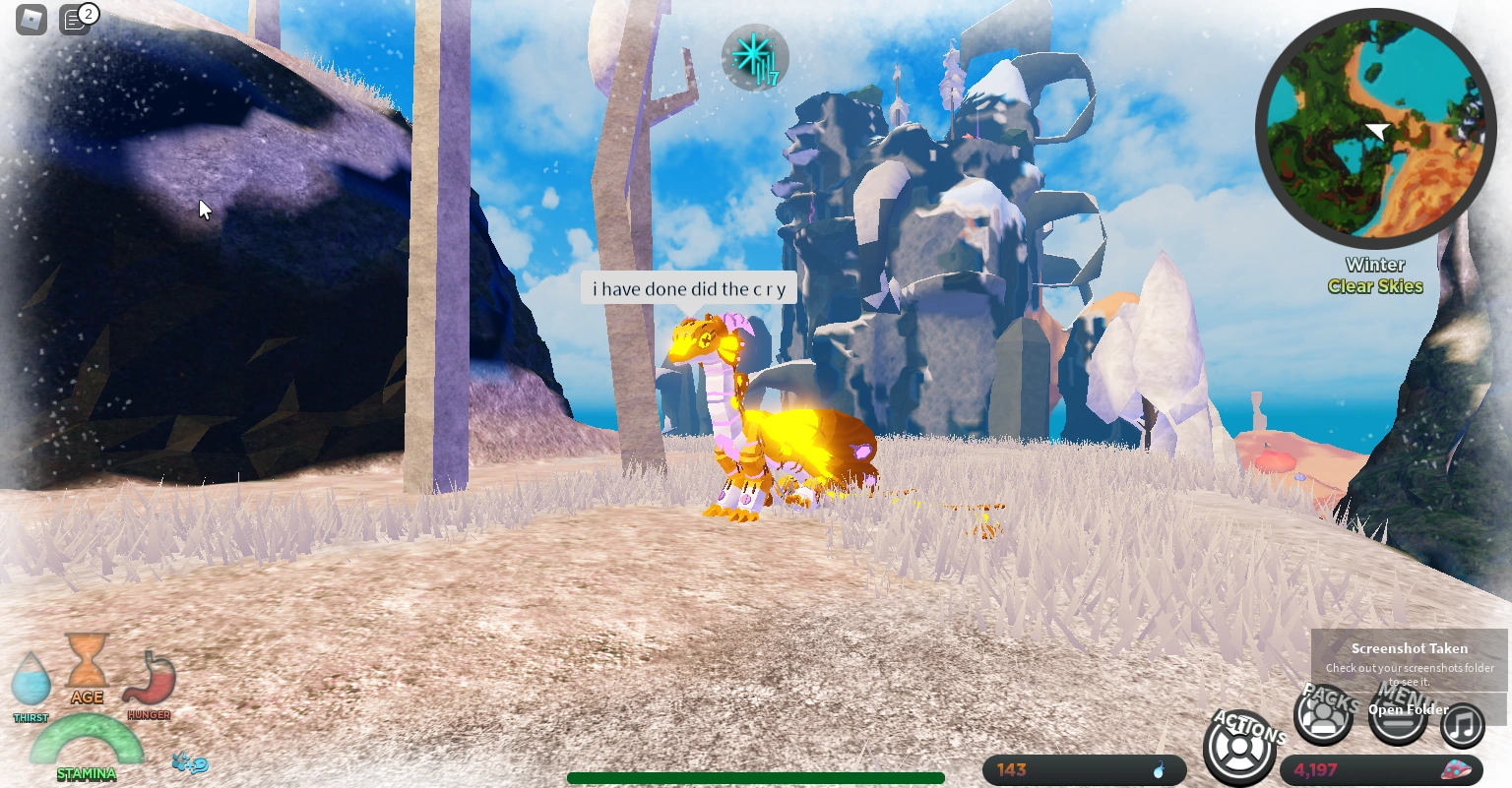Open the Packs panel
This screenshot has height=788, width=1512.
point(1324,716)
